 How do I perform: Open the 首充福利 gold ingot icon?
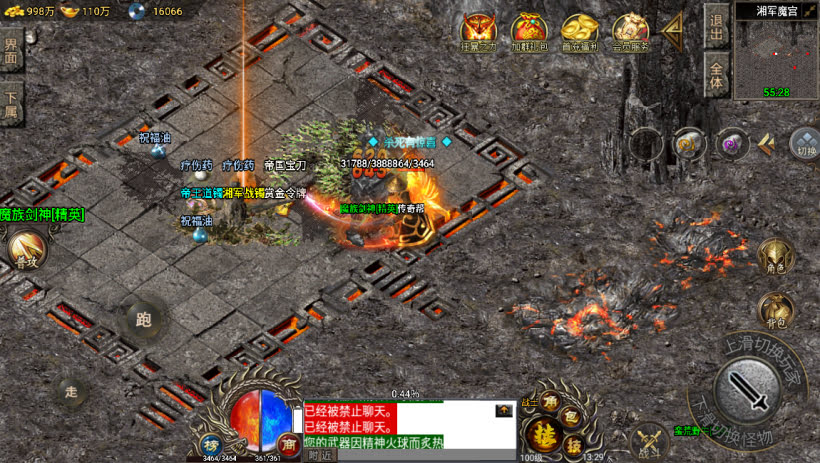coord(579,31)
